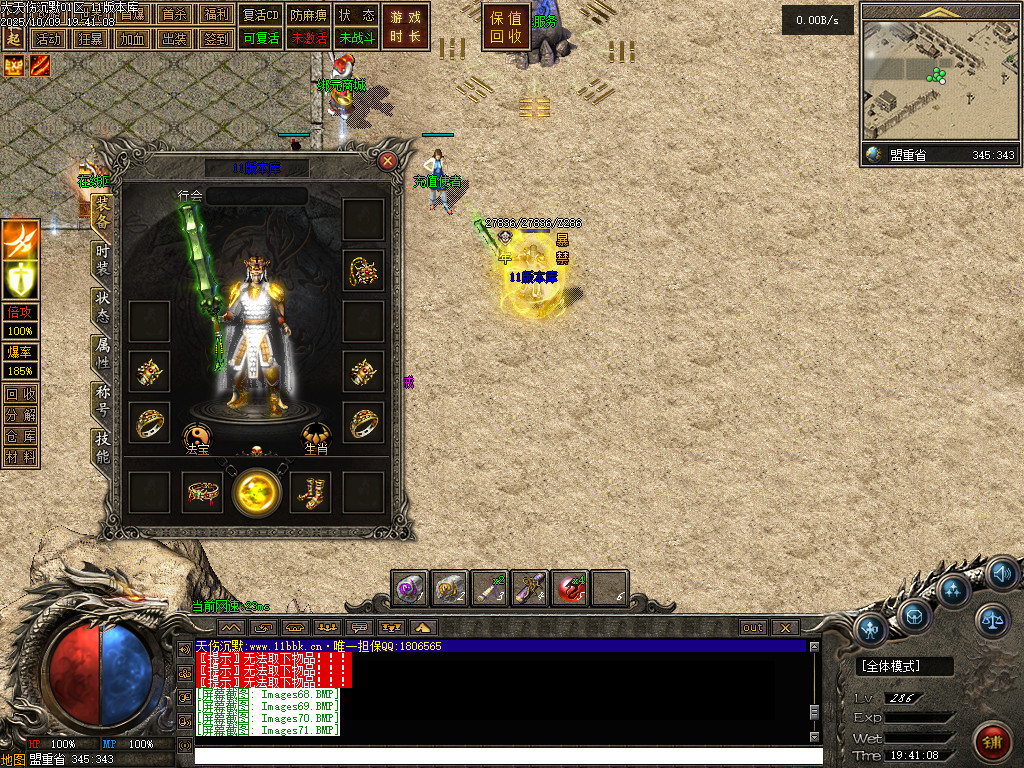The height and width of the screenshot is (768, 1024).
Task: Click the chat input field
Action: click(x=500, y=756)
